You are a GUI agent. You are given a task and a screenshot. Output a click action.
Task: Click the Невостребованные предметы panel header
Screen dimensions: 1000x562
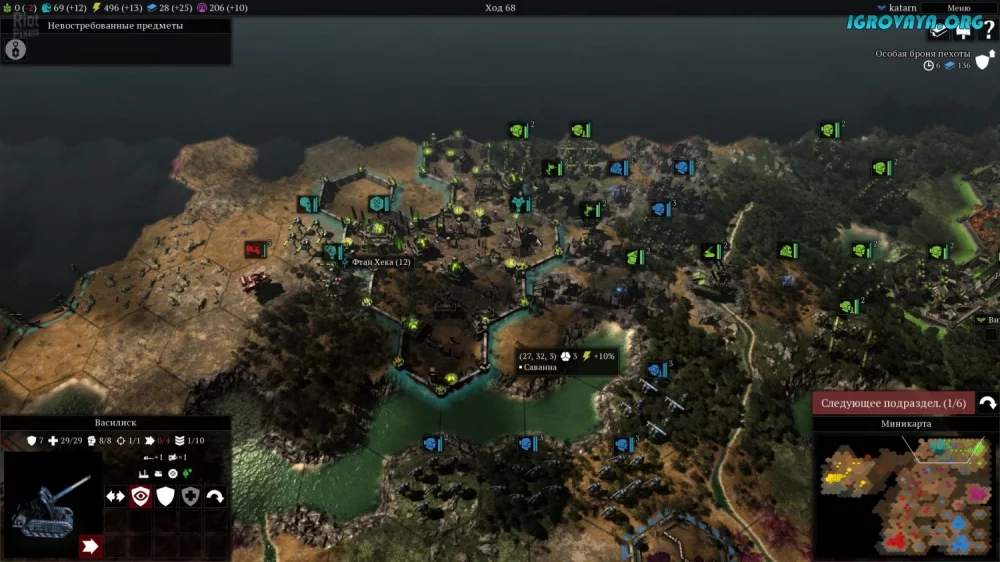(x=115, y=25)
